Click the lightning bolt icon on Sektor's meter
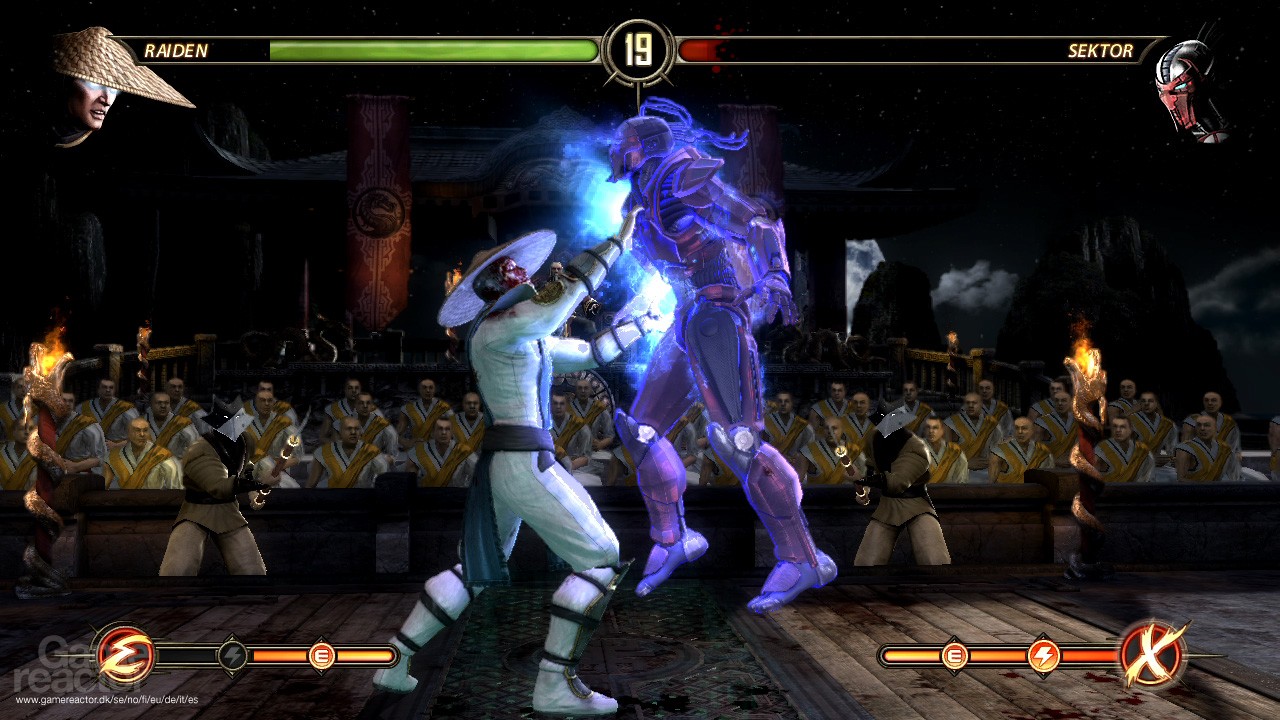 coord(1046,657)
